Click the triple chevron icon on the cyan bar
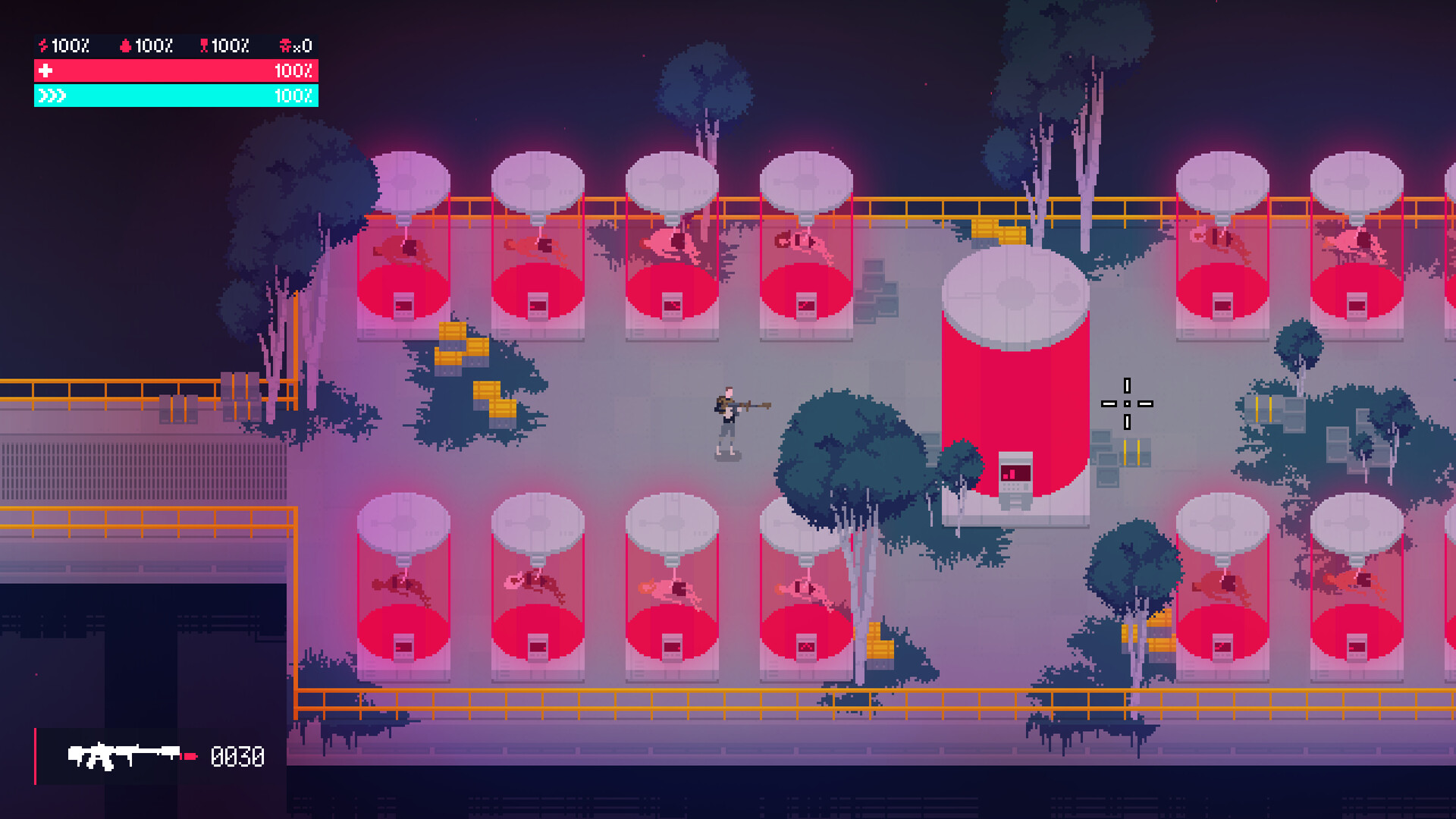Screen dimensions: 1456x819 [51, 96]
